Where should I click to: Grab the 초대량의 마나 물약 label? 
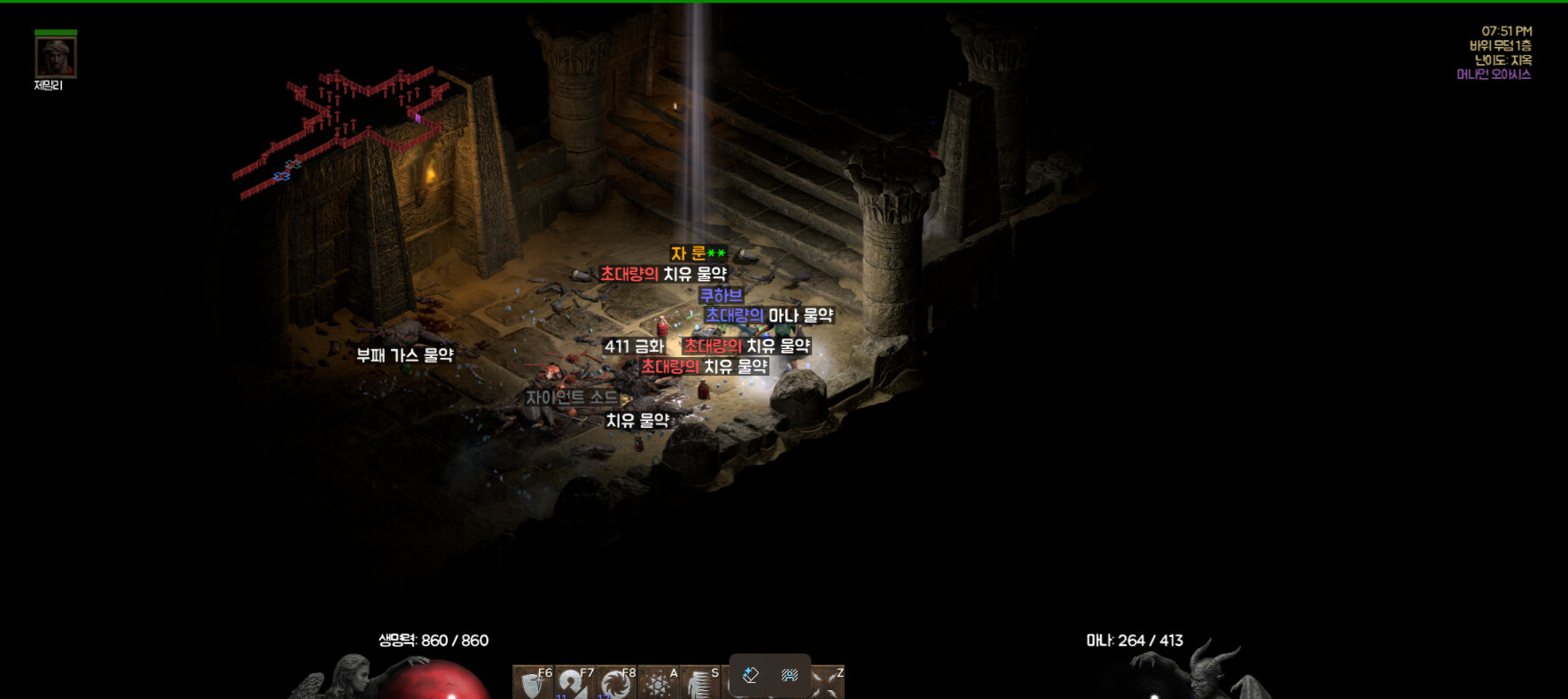768,315
